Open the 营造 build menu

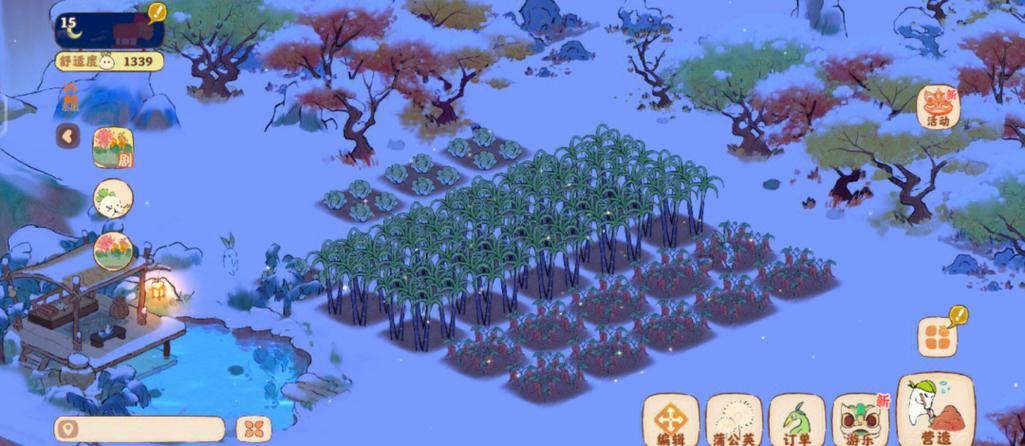936,411
